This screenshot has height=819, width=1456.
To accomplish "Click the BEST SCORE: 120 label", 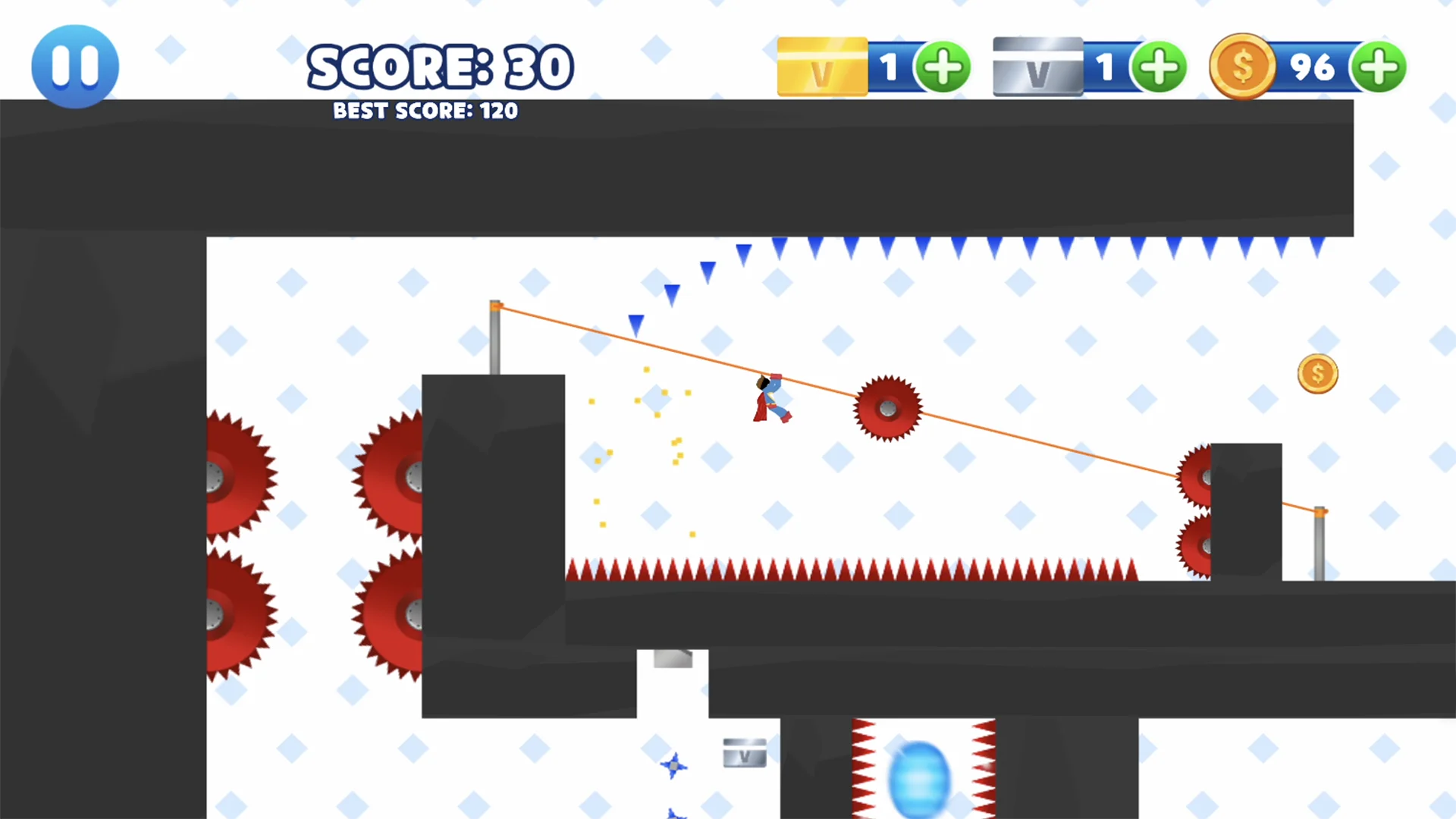I will [425, 111].
